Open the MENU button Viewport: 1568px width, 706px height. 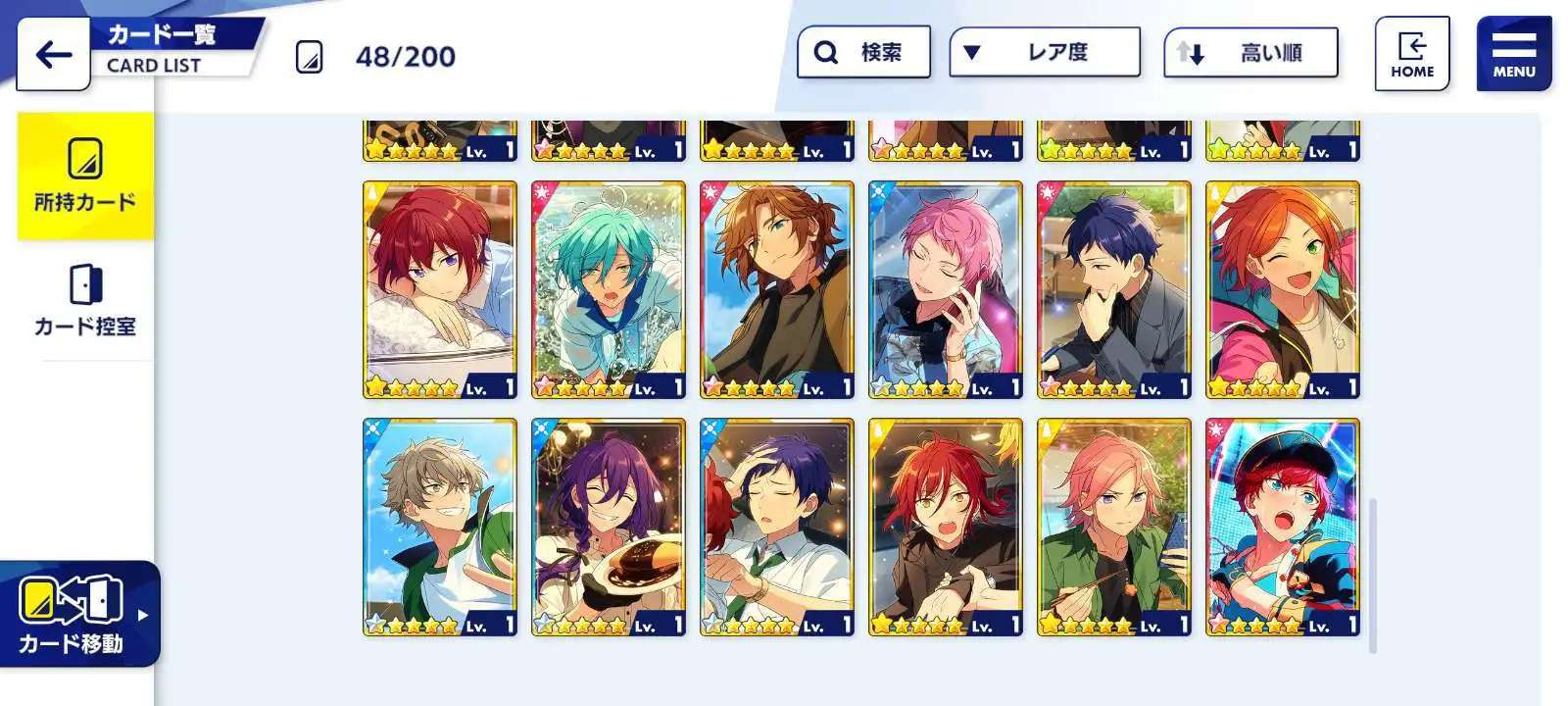[1513, 54]
